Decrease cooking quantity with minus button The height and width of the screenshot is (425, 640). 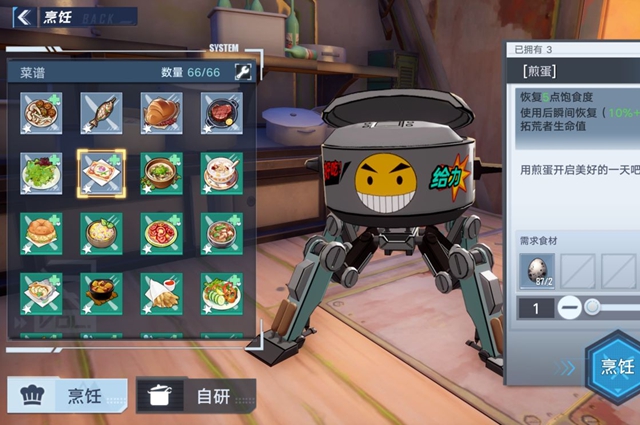569,308
